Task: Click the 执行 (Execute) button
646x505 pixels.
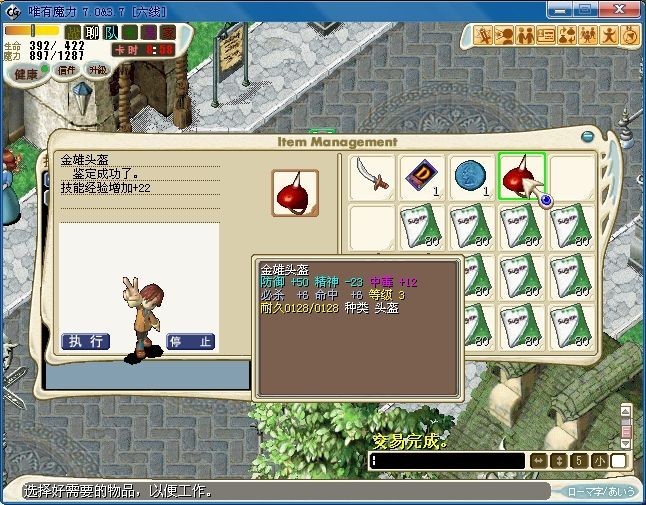Action: point(85,341)
